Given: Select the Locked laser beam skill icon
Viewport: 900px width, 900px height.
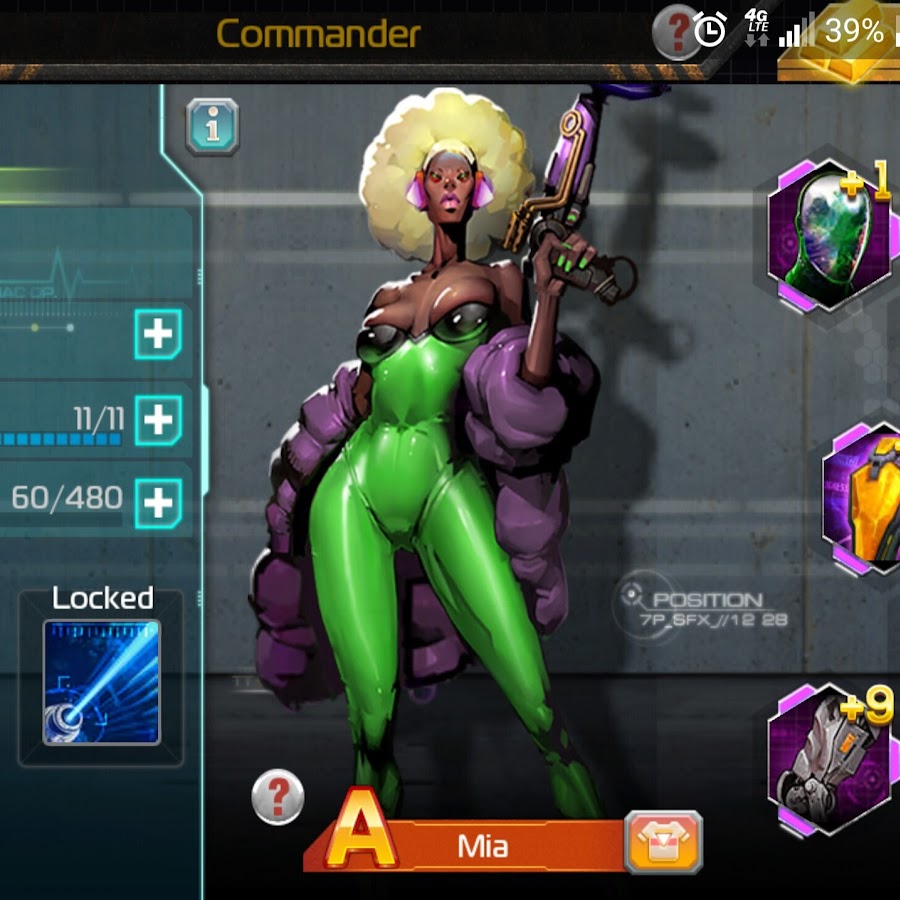Looking at the screenshot, I should click(x=101, y=682).
